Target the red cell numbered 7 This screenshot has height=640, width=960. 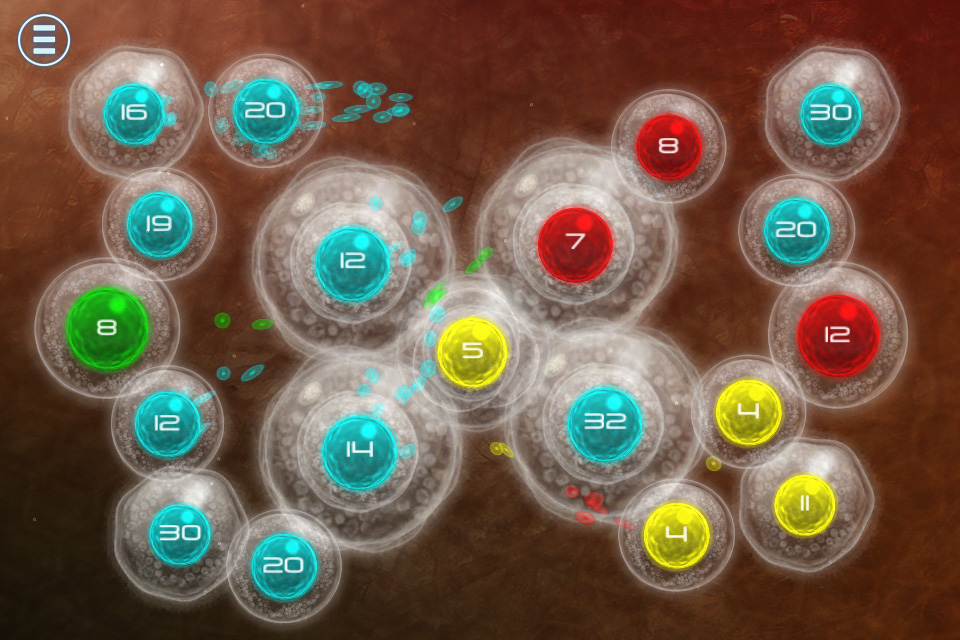click(575, 244)
